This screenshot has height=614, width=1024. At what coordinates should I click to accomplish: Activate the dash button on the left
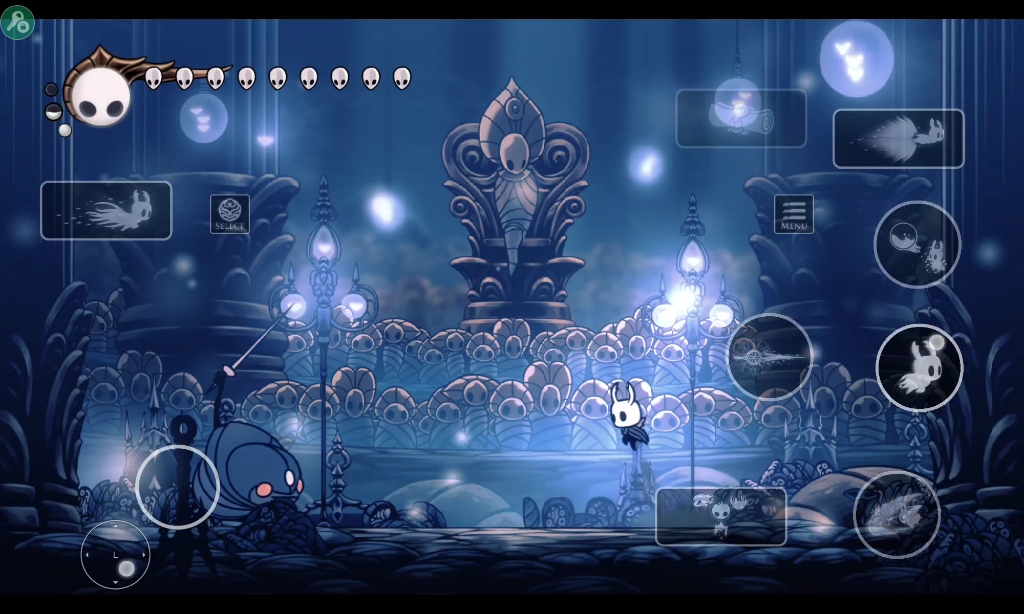(106, 210)
